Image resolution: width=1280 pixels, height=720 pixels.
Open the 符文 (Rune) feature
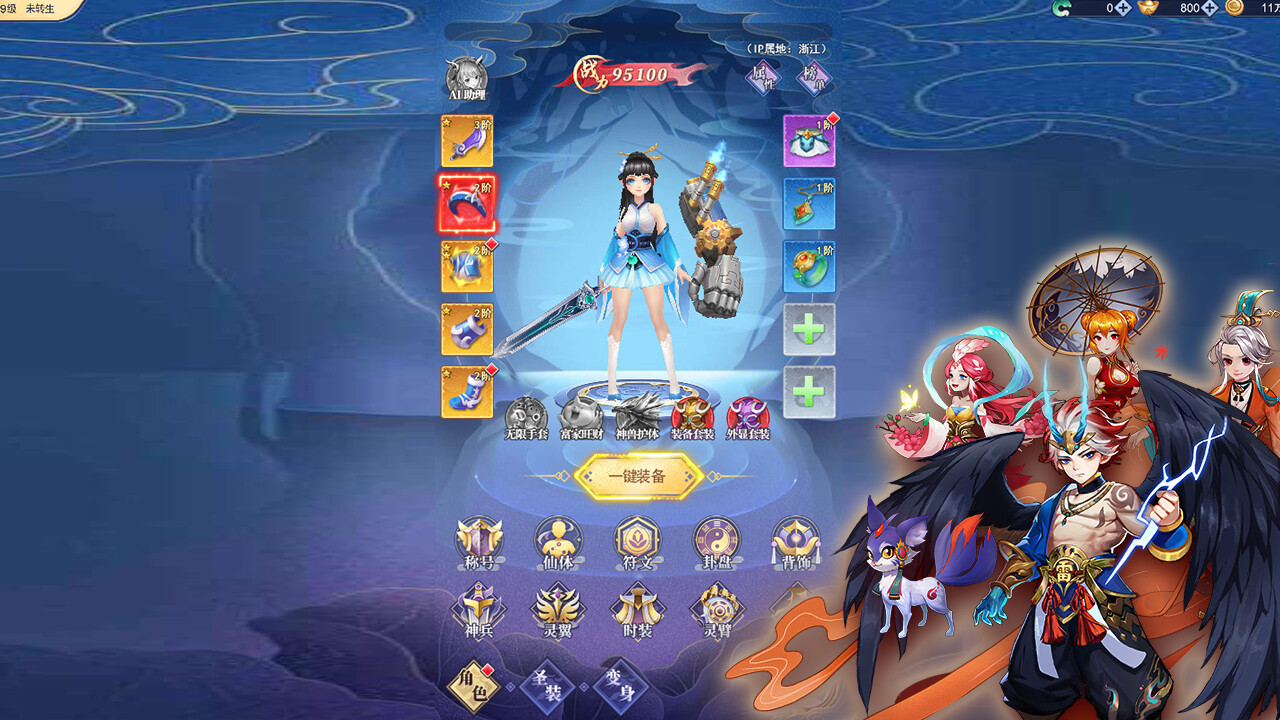pyautogui.click(x=636, y=540)
